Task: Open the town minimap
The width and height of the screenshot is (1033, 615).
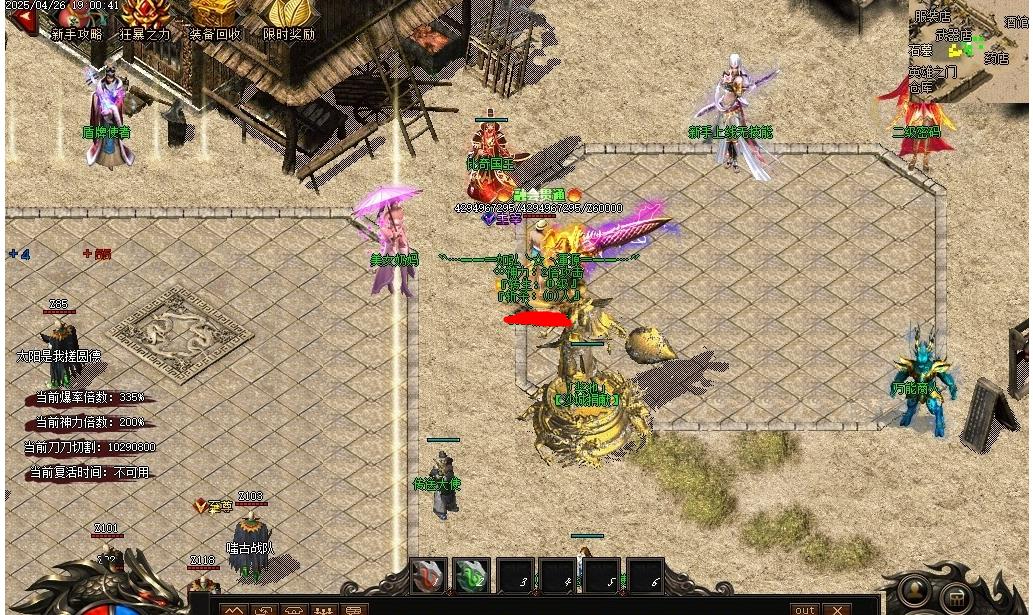Action: pyautogui.click(x=969, y=49)
